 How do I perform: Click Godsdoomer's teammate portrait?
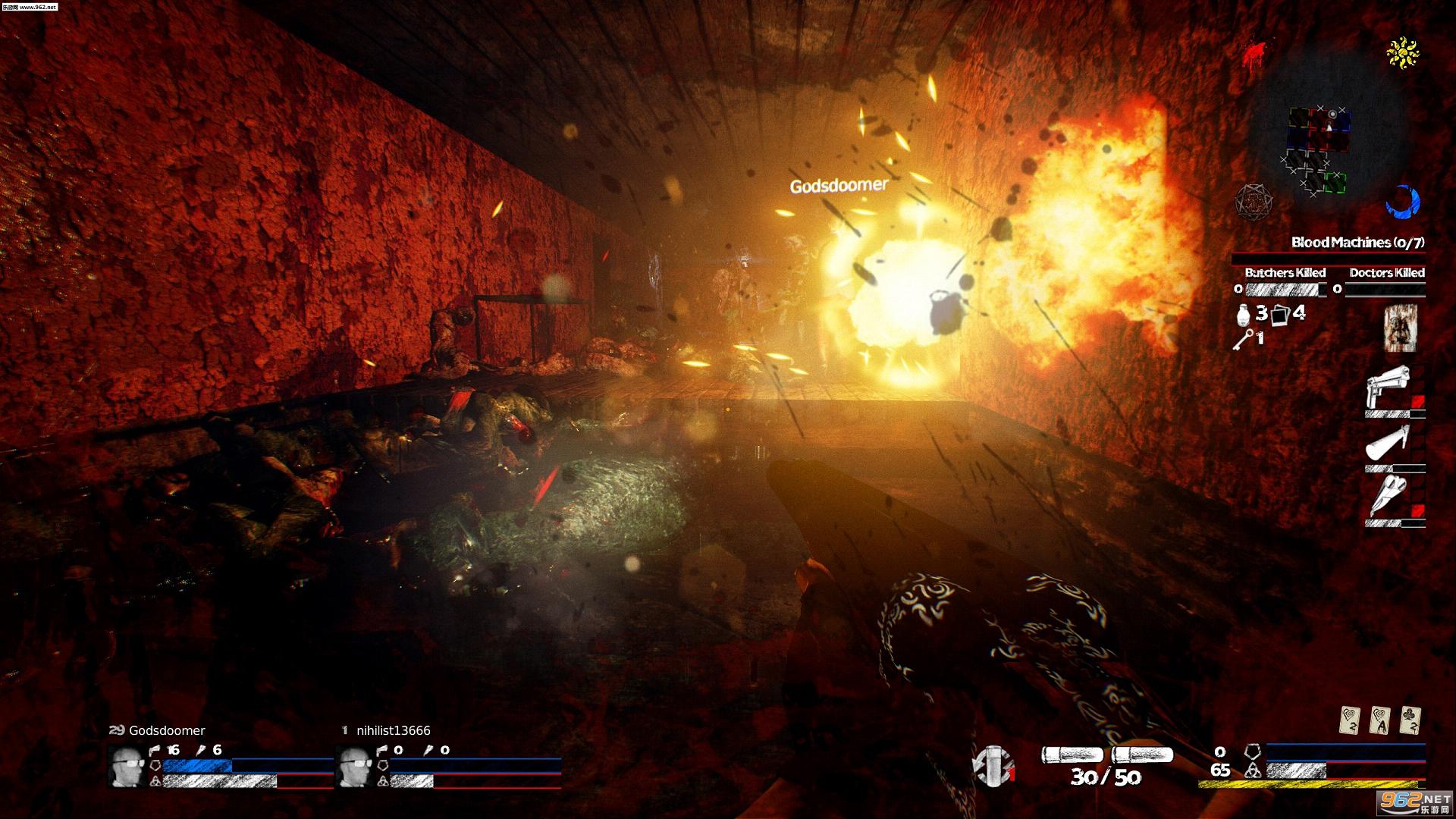click(x=127, y=764)
